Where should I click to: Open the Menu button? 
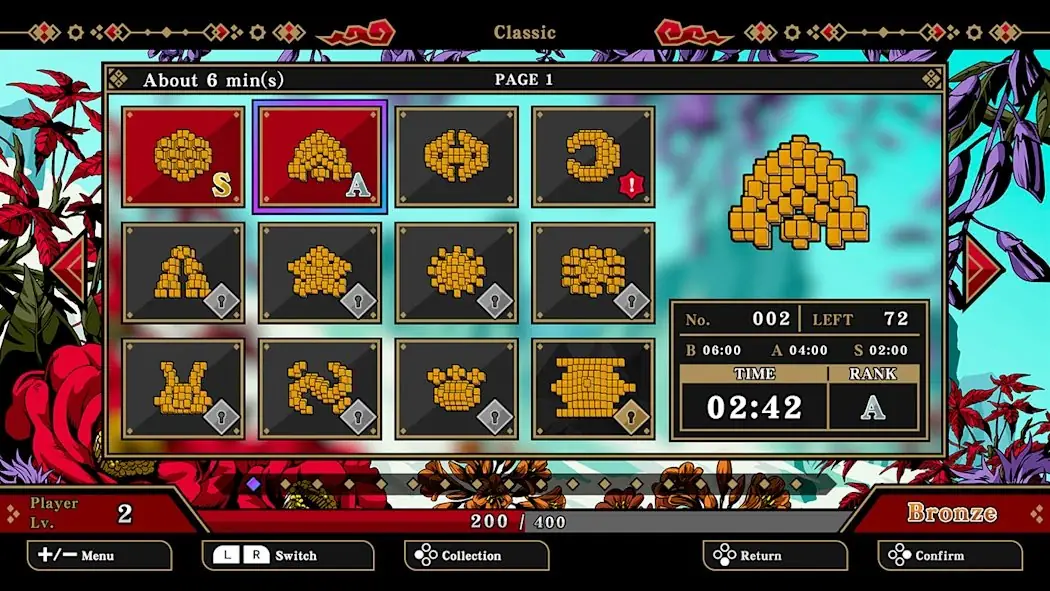click(x=99, y=555)
